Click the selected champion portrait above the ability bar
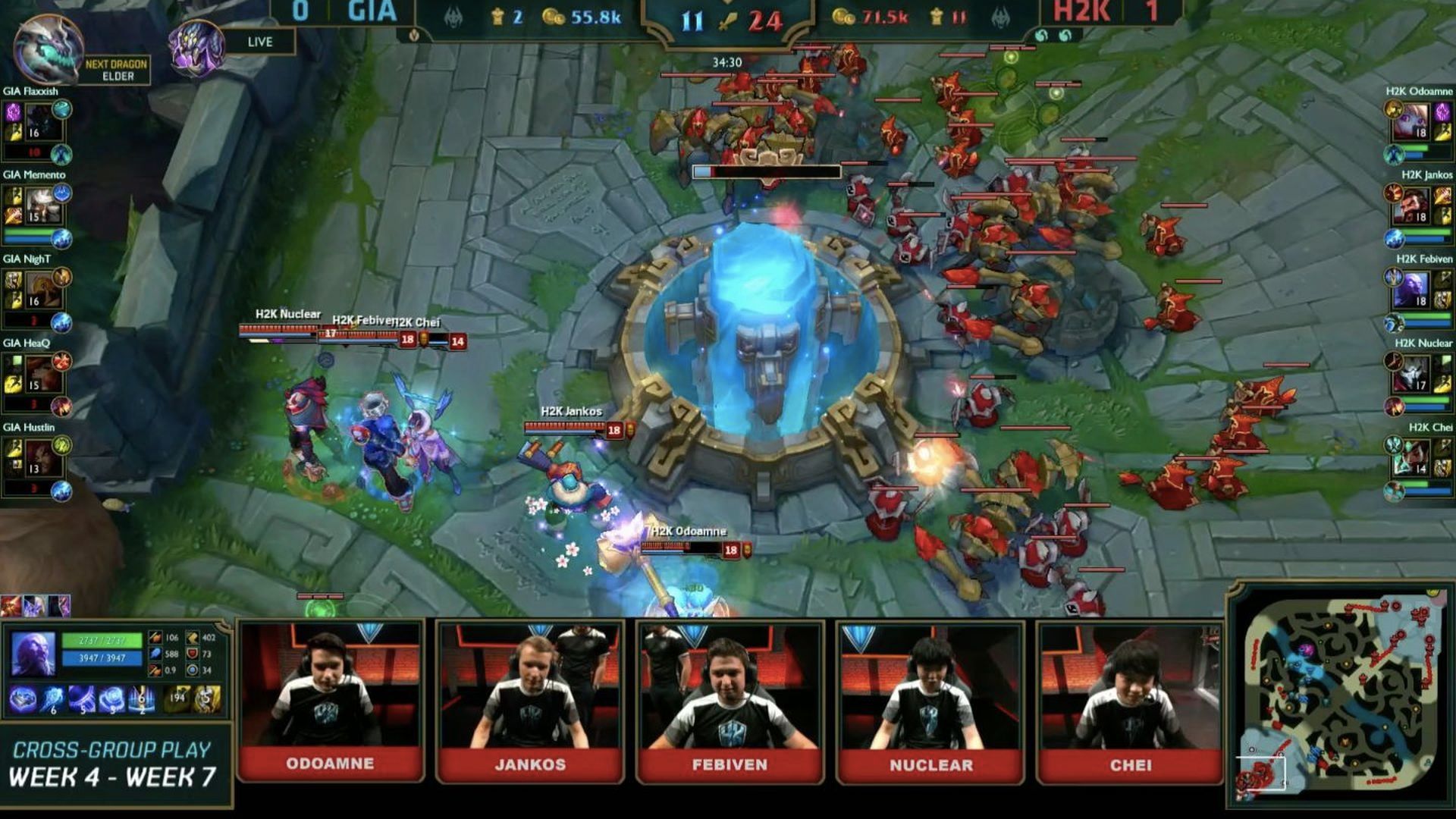 (33, 653)
